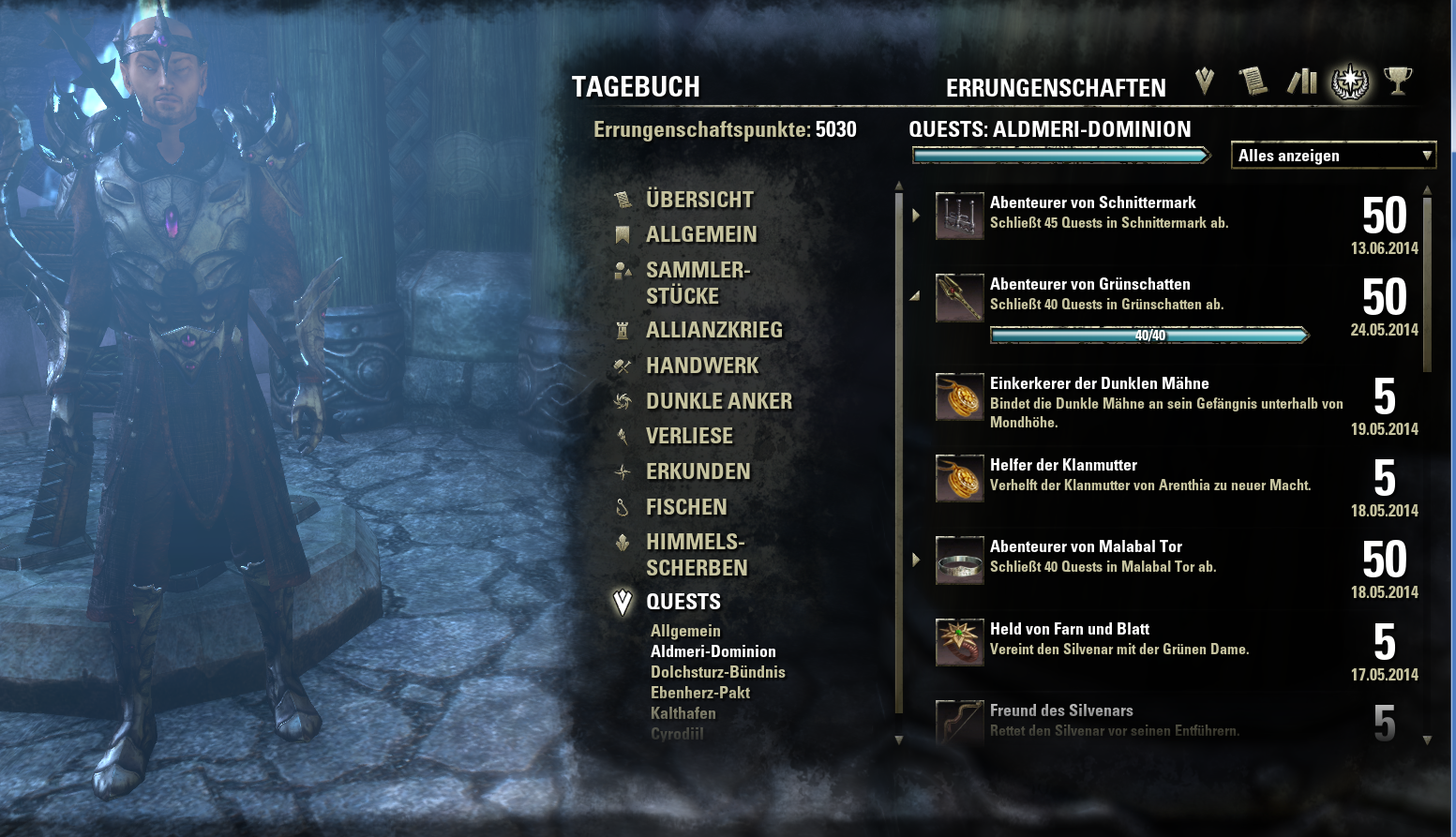Screen dimensions: 1456x837
Task: Open the Kalthafen quest subcategory
Action: [x=683, y=713]
